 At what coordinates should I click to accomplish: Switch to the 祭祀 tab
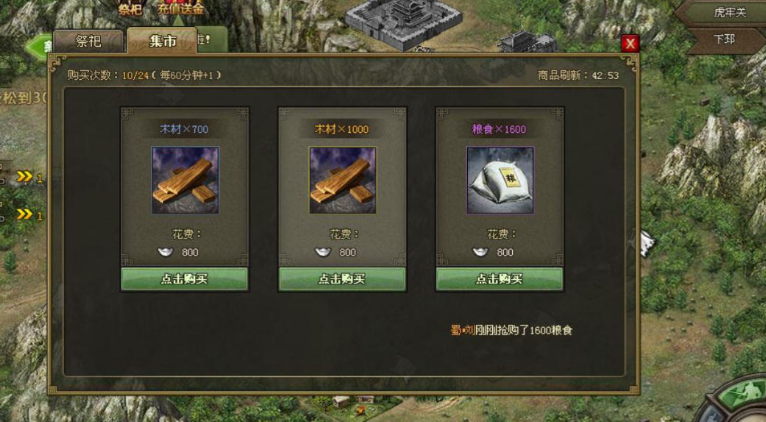tap(89, 41)
